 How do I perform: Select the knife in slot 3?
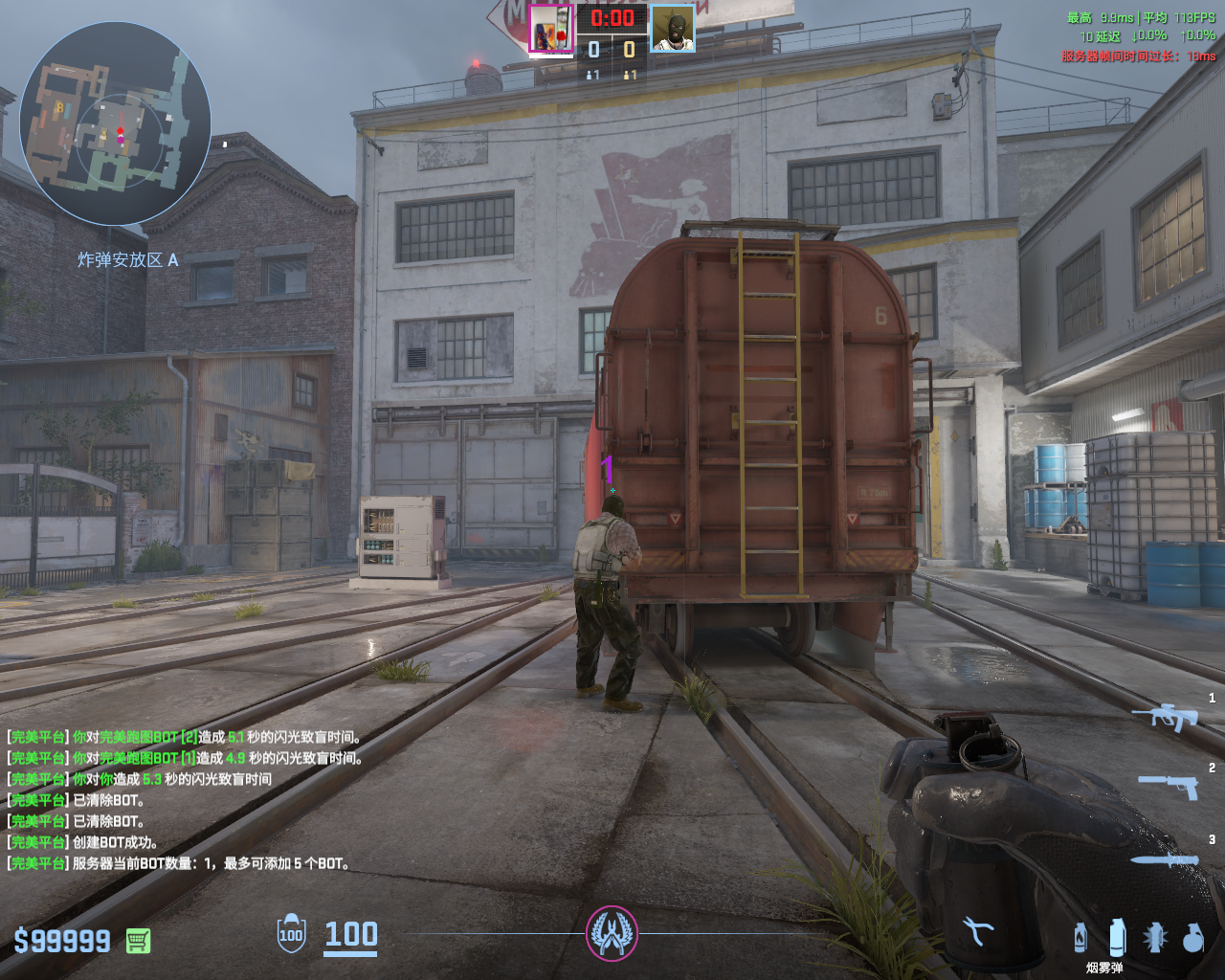coord(1165,860)
